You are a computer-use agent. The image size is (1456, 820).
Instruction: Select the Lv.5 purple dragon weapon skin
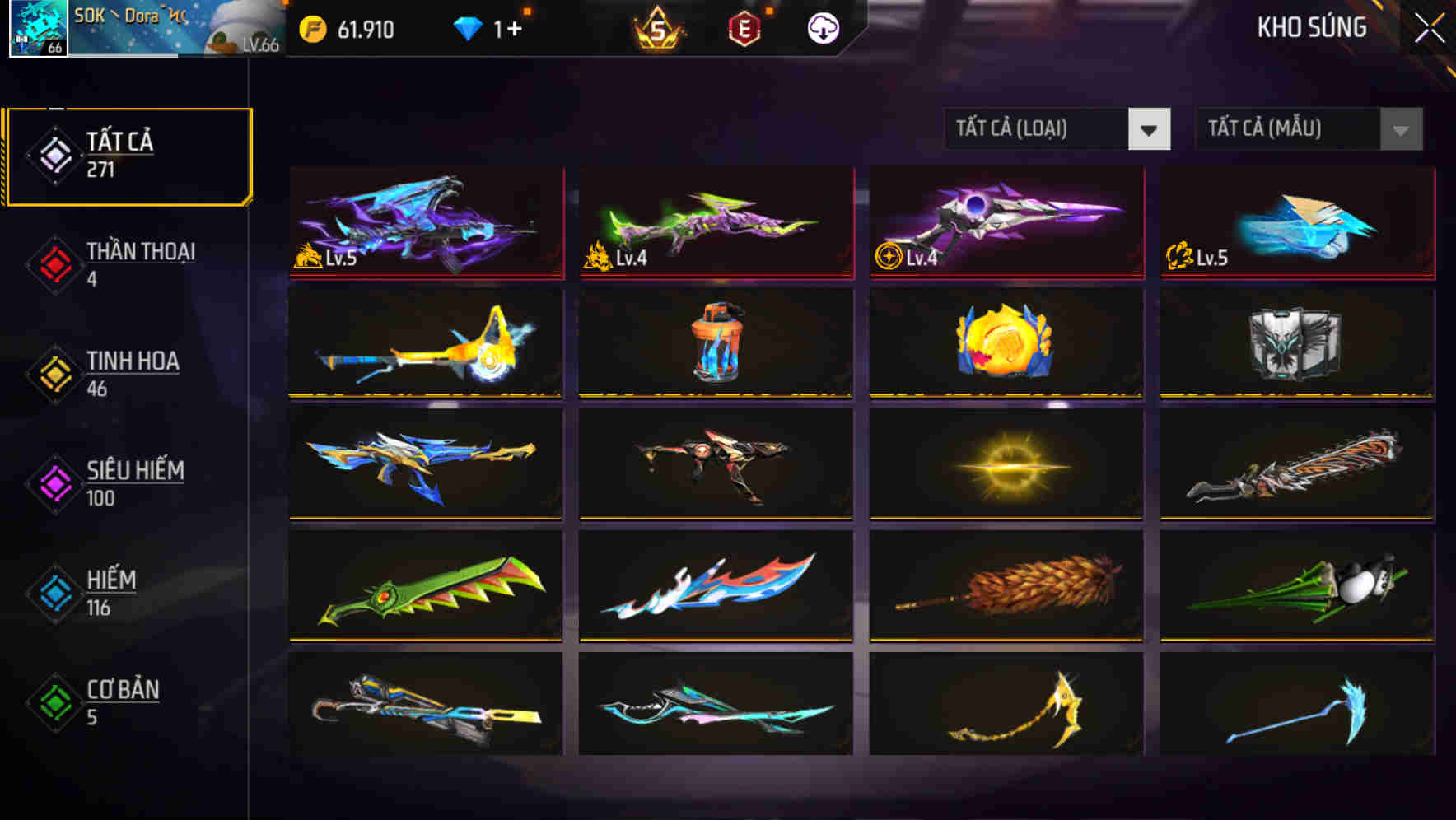[x=425, y=223]
